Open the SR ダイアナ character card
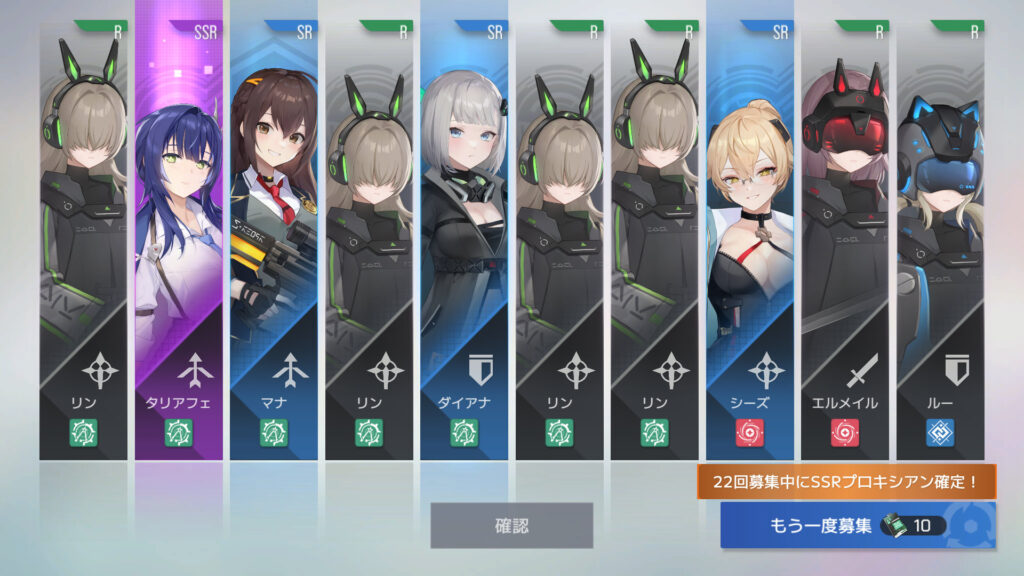 pos(464,240)
